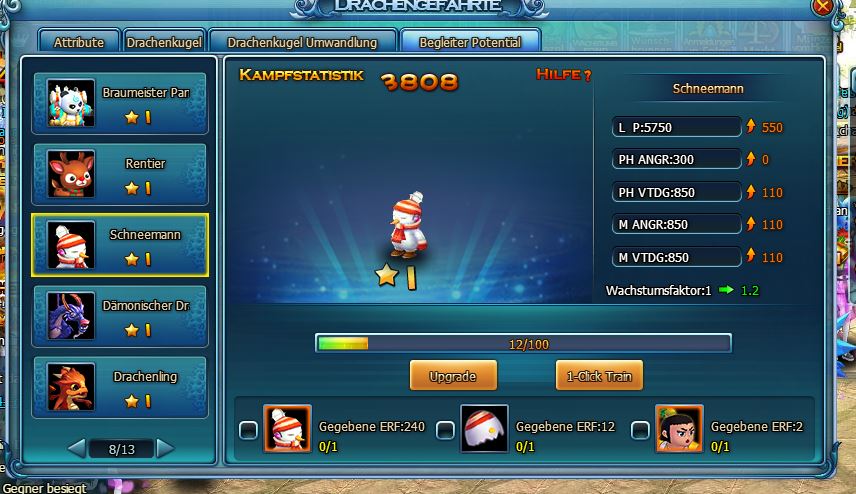Switch to the Attribute tab
The width and height of the screenshot is (856, 494).
[x=79, y=43]
